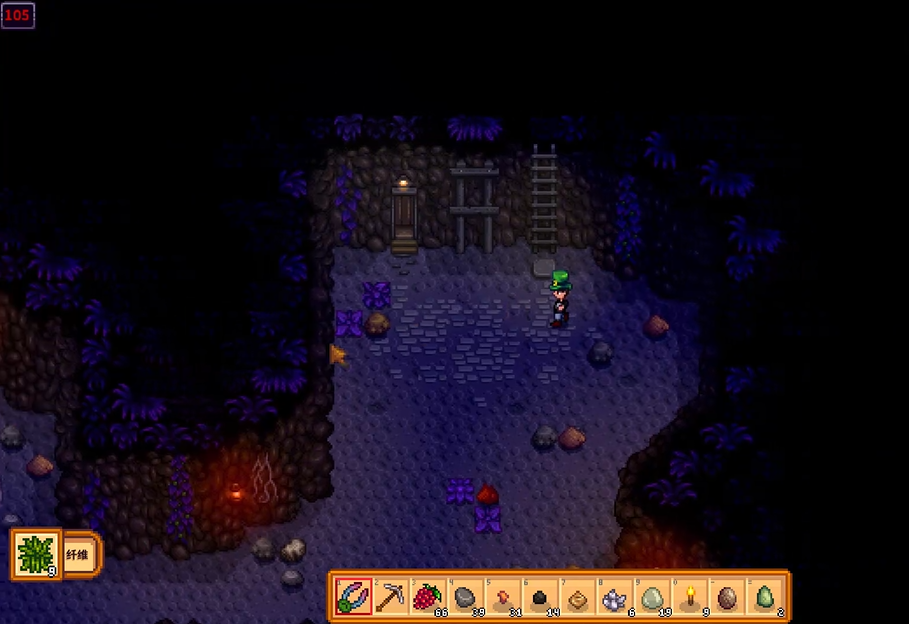The width and height of the screenshot is (909, 624).
Task: Equip the pickaxe from the hotbar
Action: pyautogui.click(x=390, y=596)
